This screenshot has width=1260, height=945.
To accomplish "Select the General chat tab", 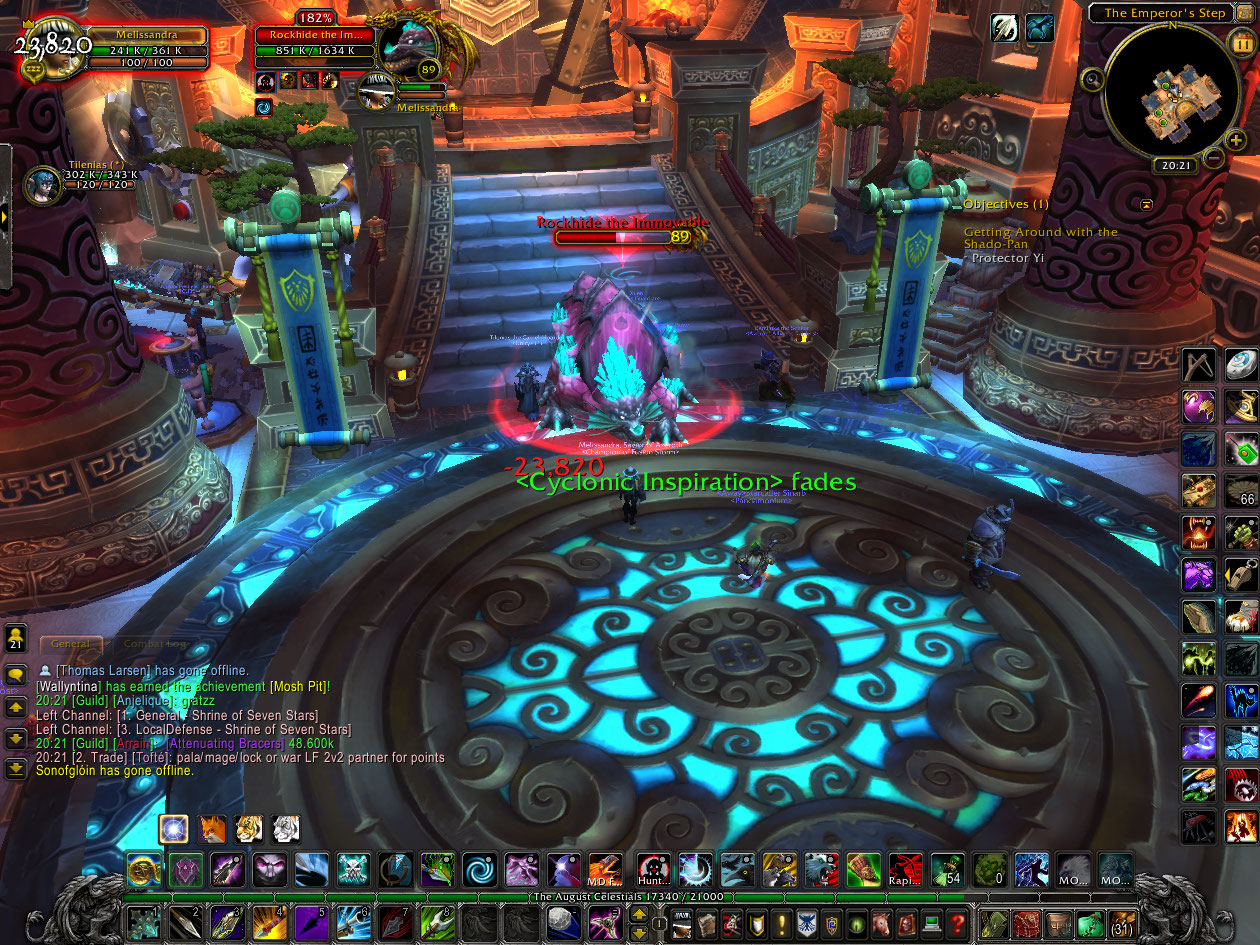I will pyautogui.click(x=70, y=645).
